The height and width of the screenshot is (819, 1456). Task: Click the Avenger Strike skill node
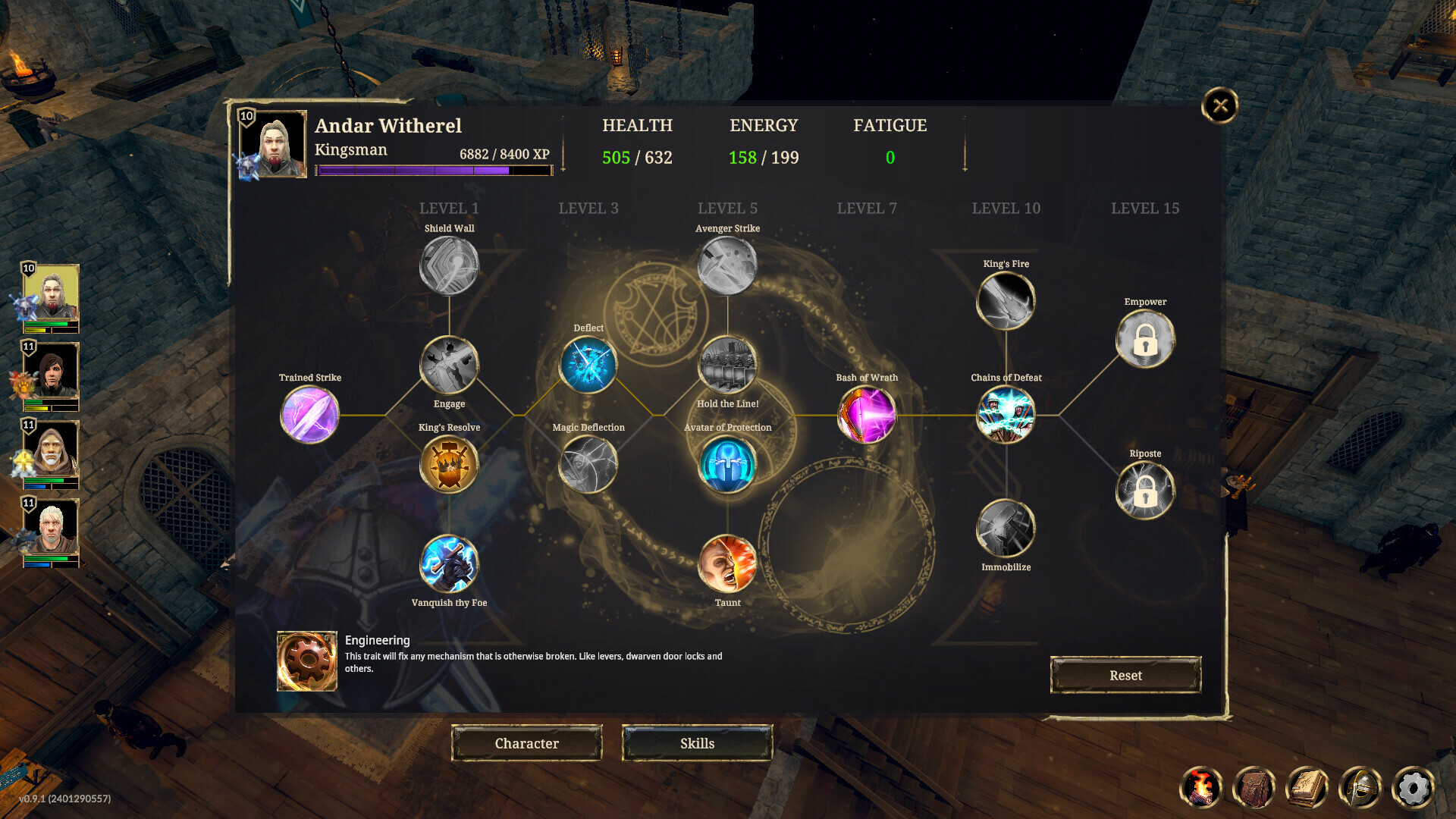tap(727, 265)
